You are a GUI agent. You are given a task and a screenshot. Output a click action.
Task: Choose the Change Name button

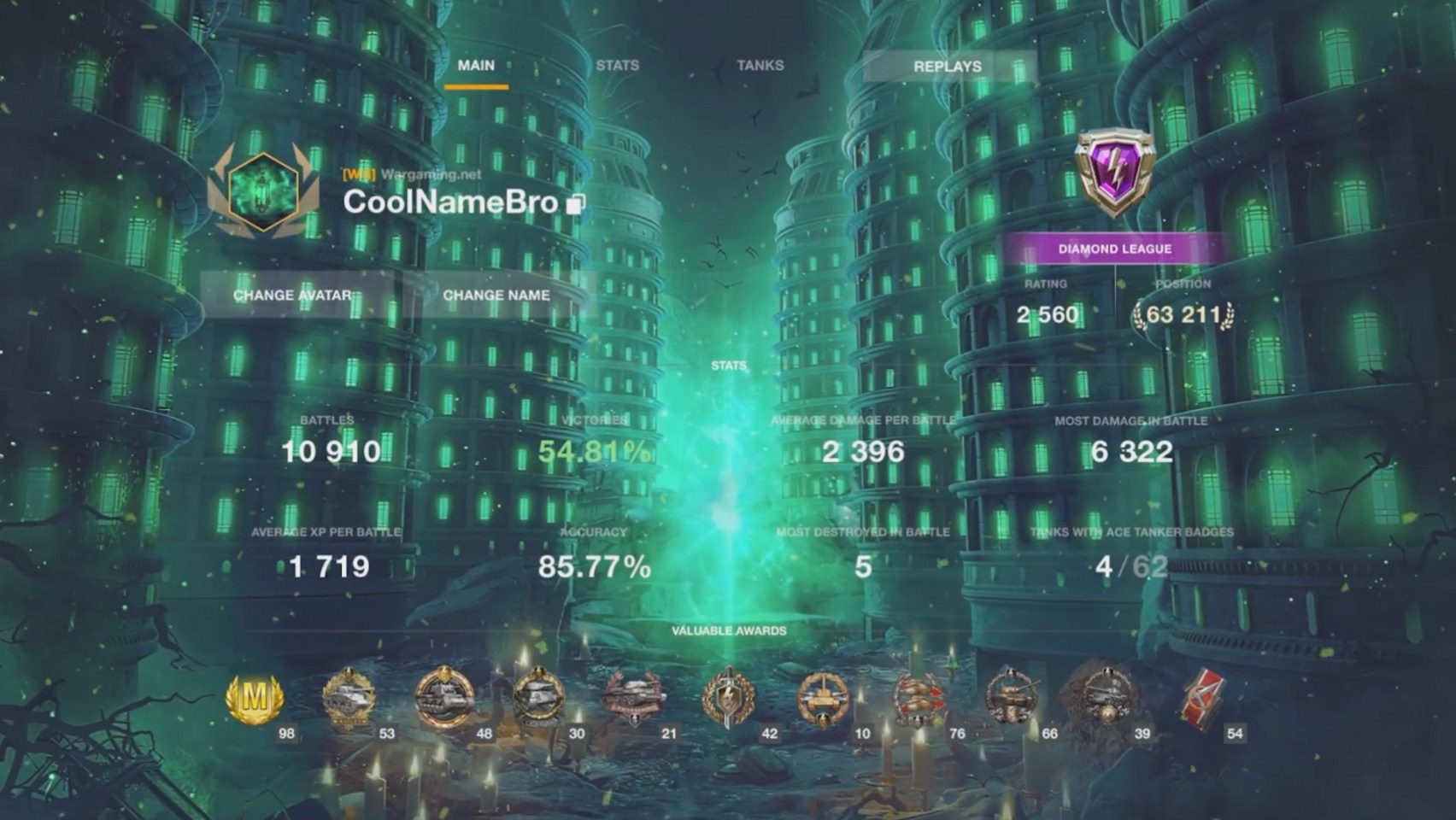coord(496,296)
